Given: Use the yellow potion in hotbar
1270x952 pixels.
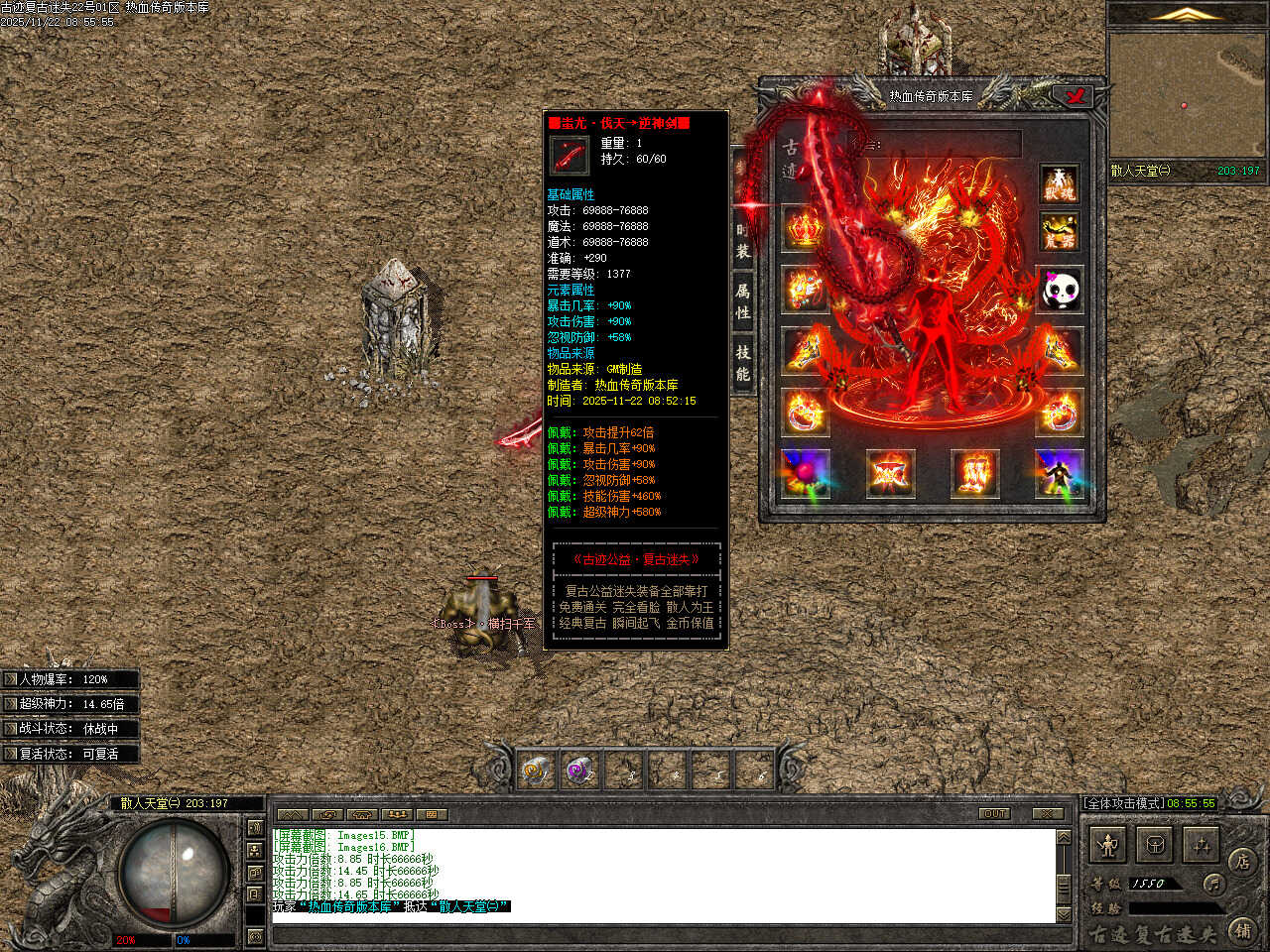Looking at the screenshot, I should 536,770.
